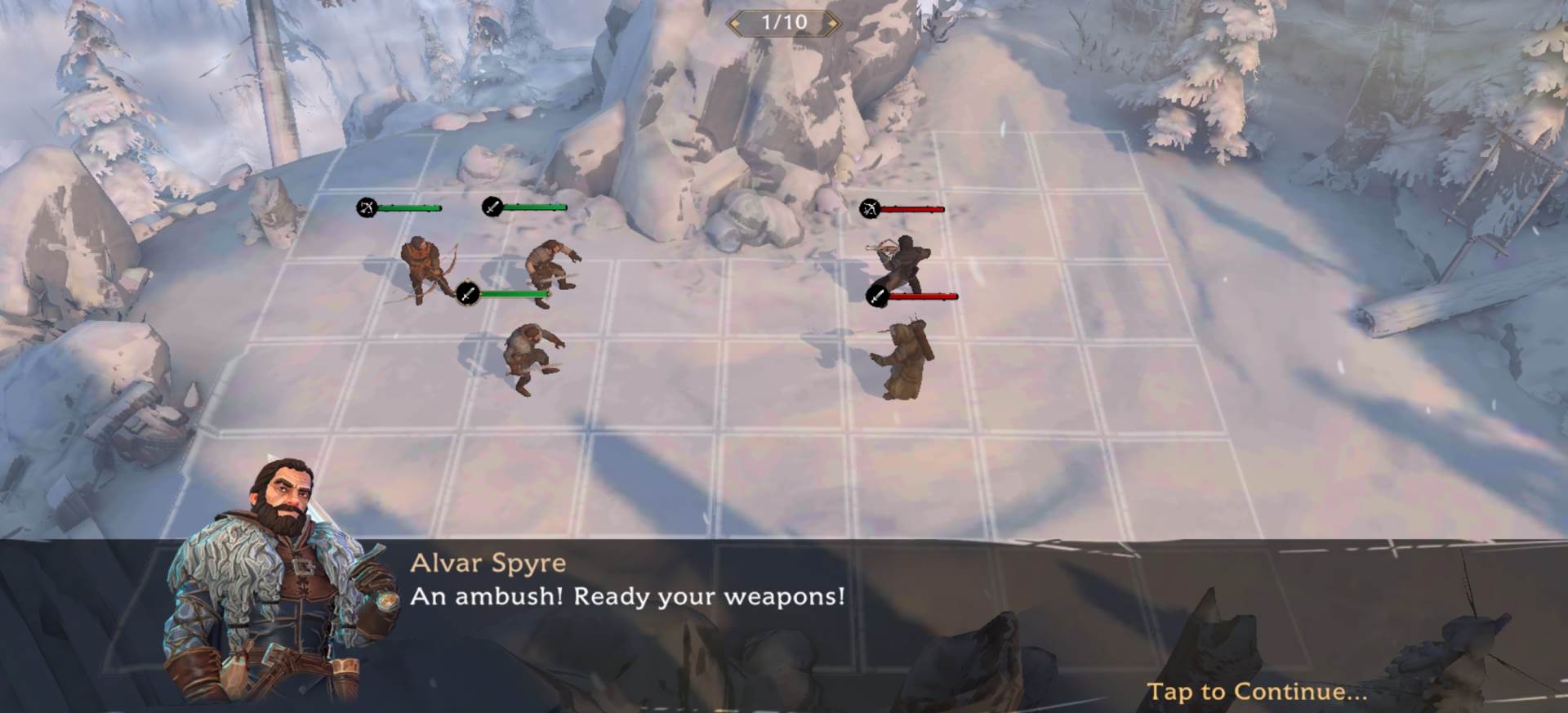The width and height of the screenshot is (1568, 713).
Task: Click the dagger icon on the robed enemy's red bar
Action: coord(876,296)
